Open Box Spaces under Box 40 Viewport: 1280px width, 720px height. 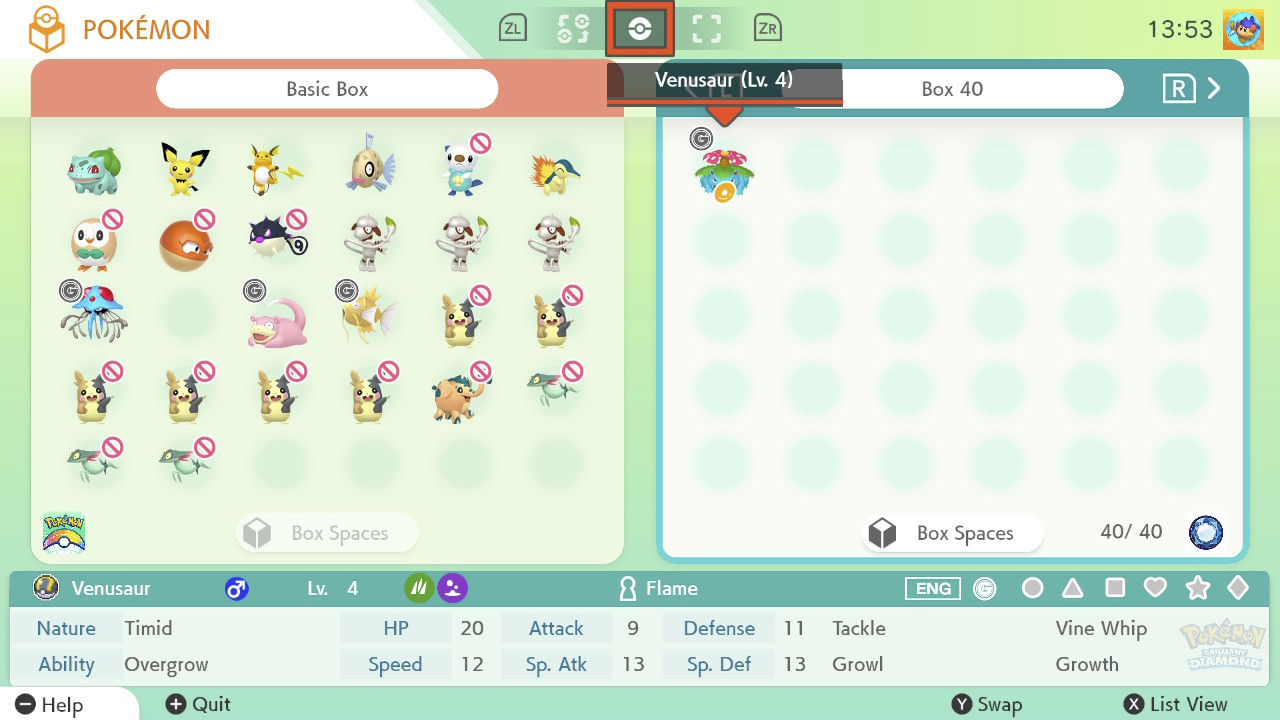point(951,533)
